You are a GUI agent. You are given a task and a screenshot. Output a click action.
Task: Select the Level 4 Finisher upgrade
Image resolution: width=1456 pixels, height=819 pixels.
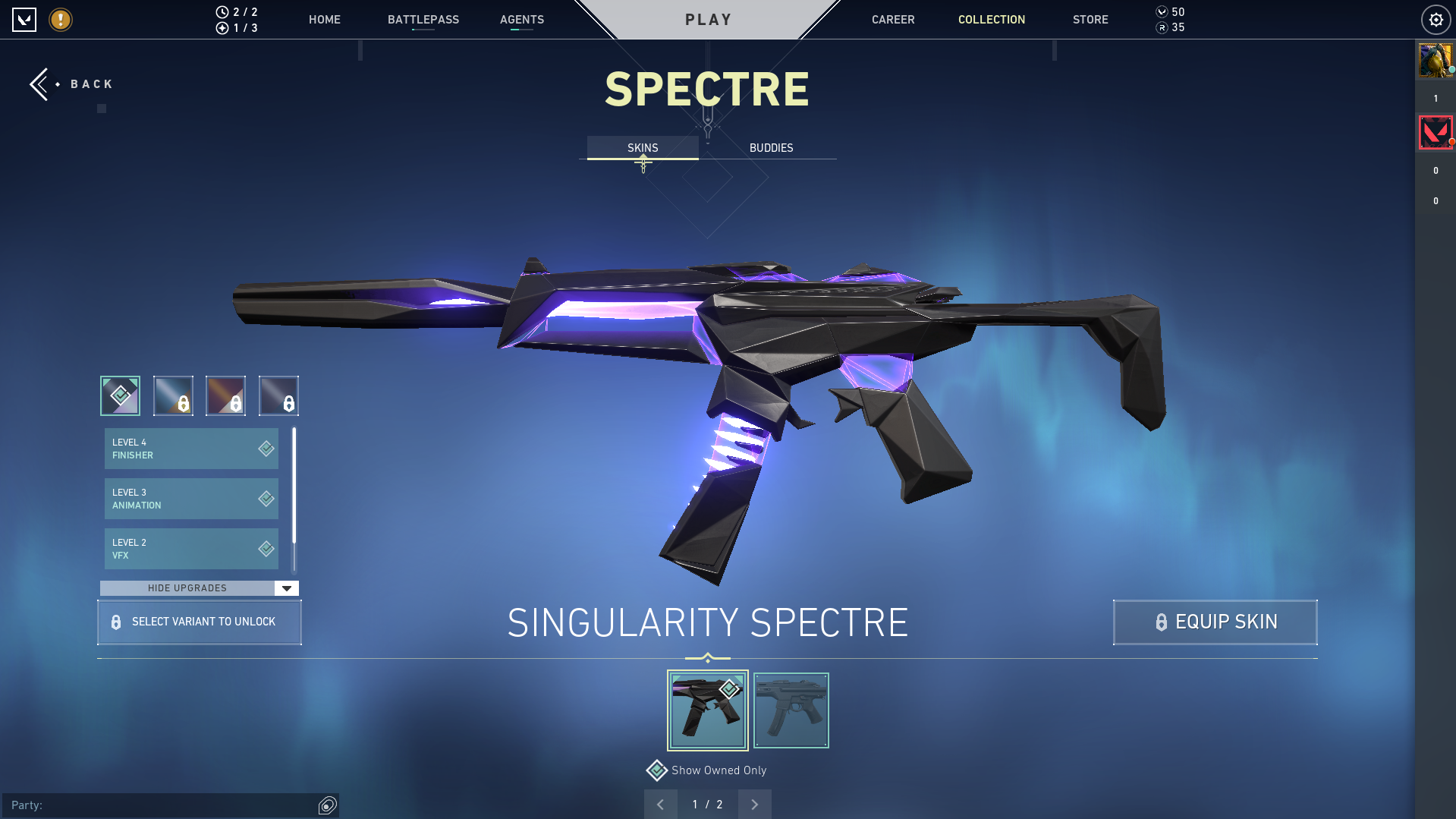190,448
